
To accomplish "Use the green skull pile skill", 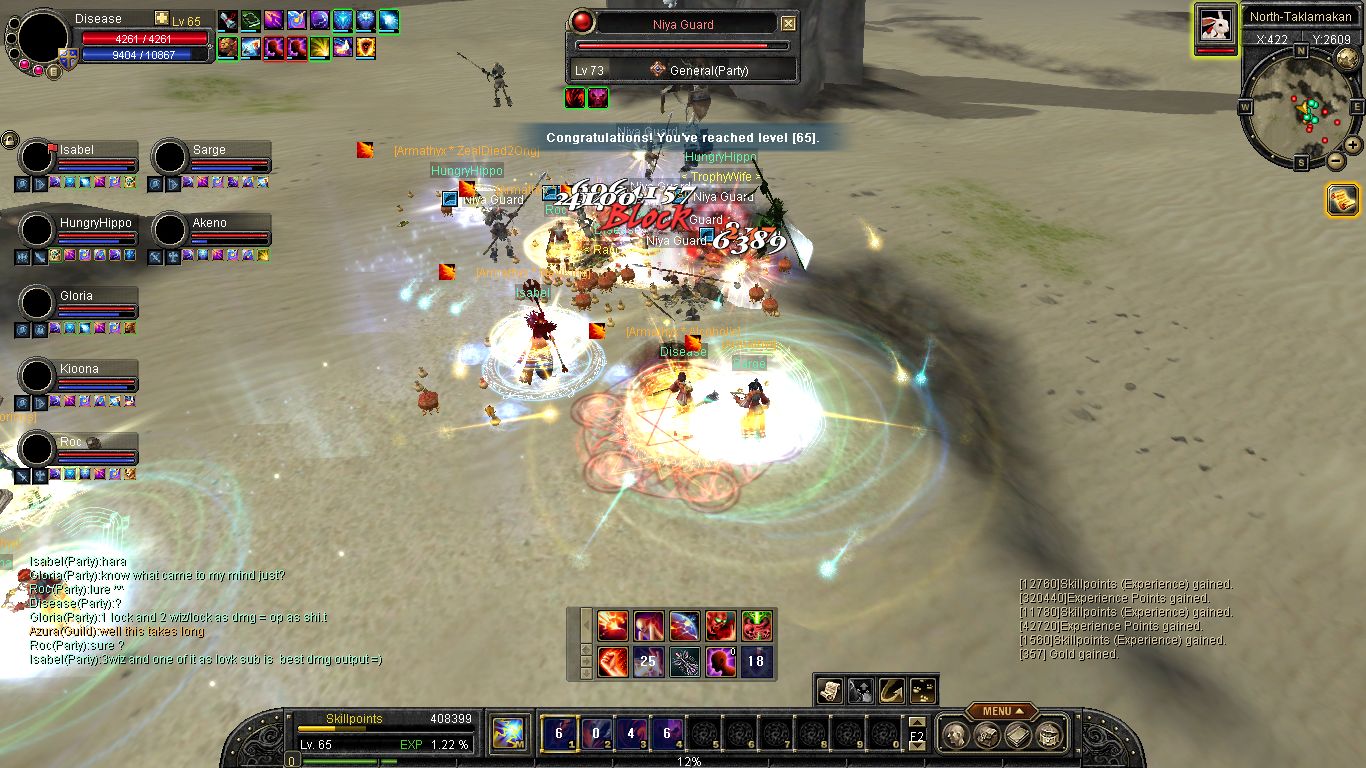I will point(757,626).
